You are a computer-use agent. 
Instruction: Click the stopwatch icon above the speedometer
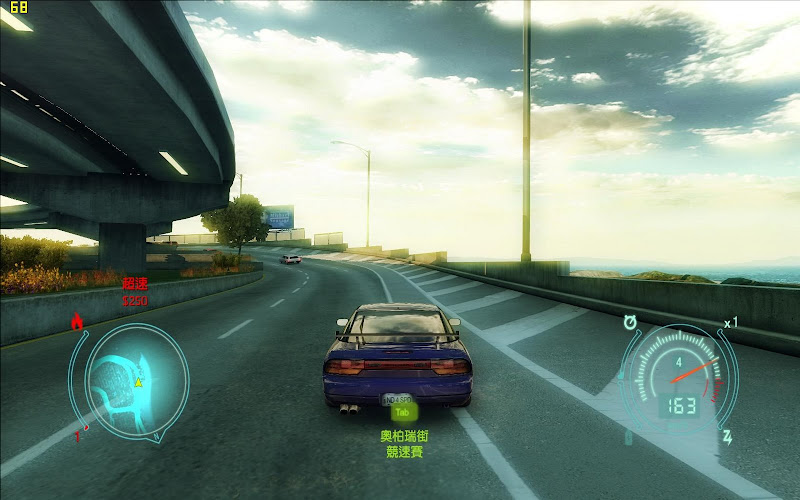pyautogui.click(x=631, y=322)
